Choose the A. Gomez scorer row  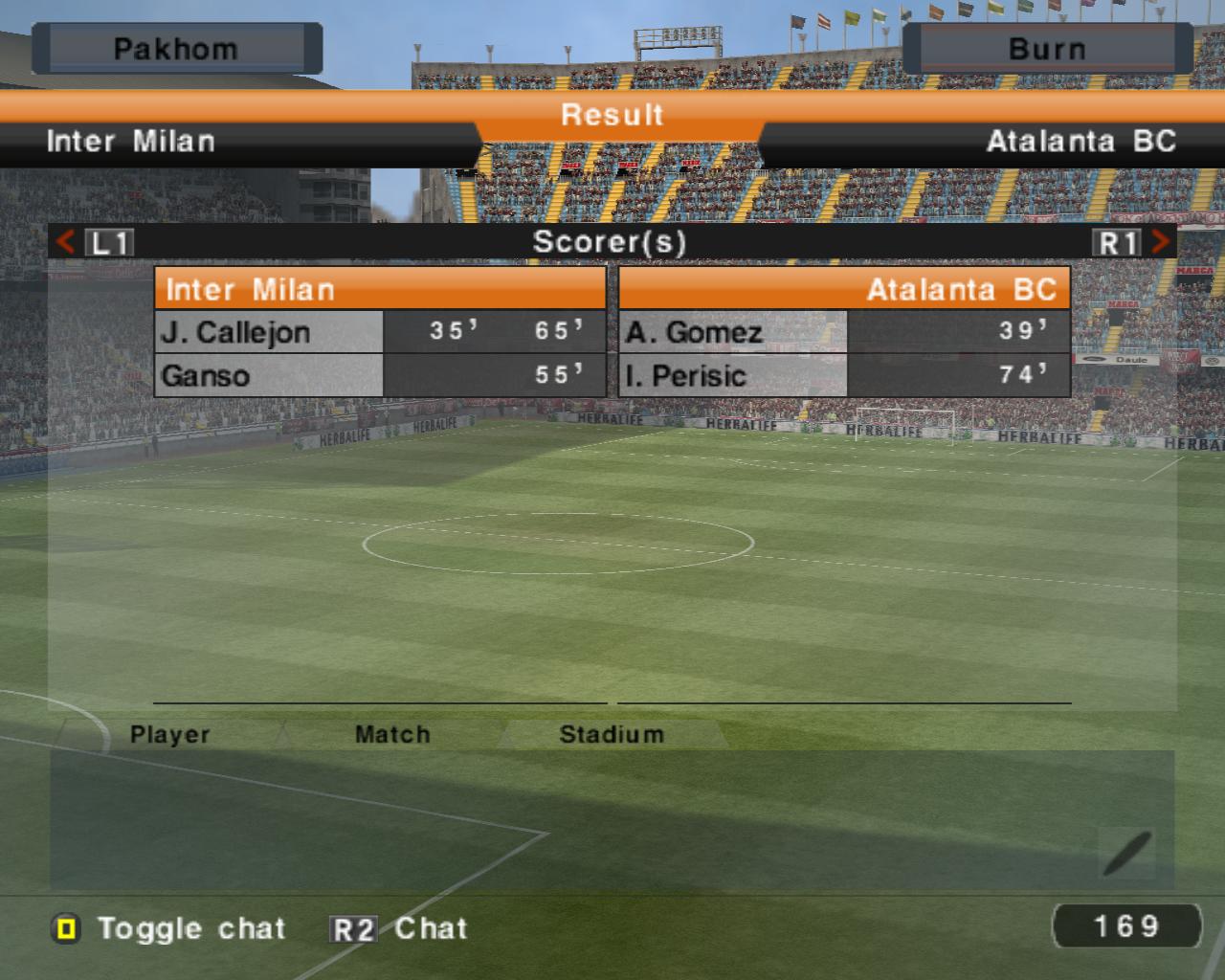844,332
